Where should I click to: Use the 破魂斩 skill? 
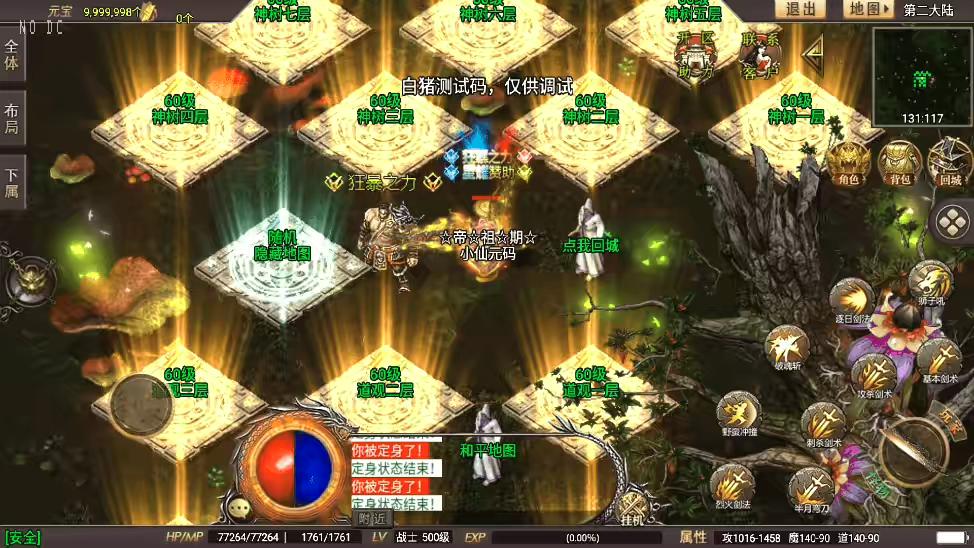[787, 348]
